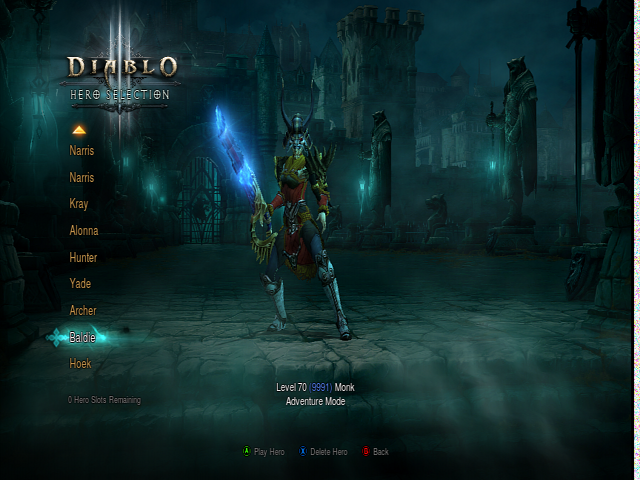
Task: Click the gold up arrow above the hero list
Action: tap(79, 130)
